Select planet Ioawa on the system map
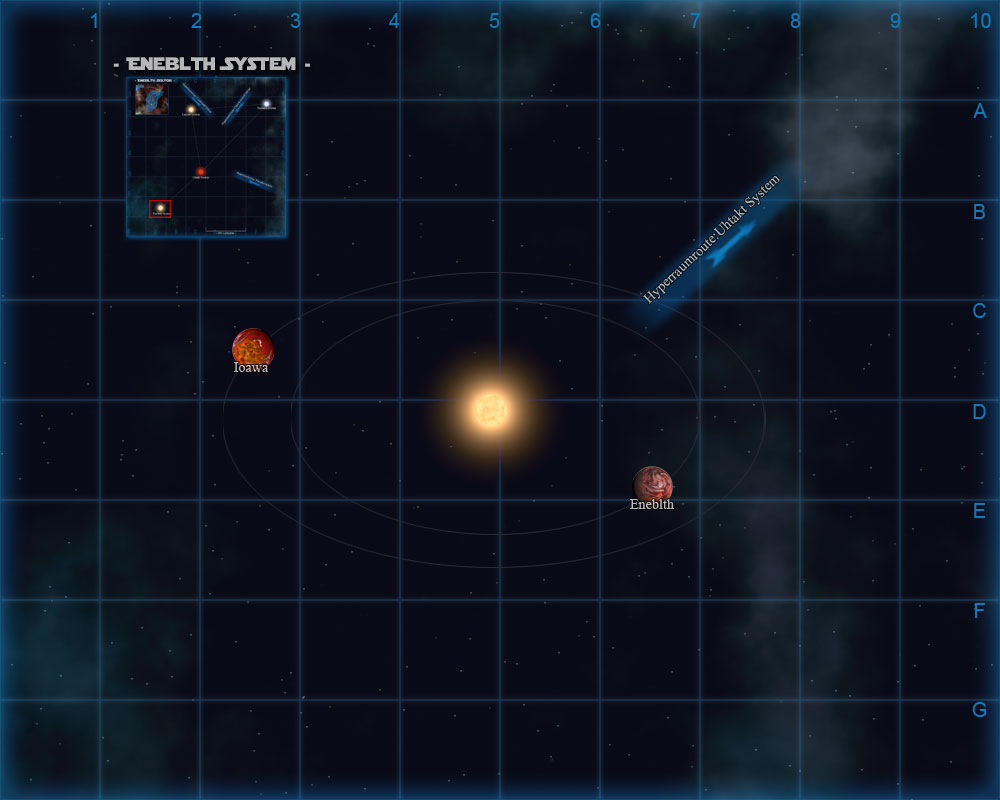 click(252, 347)
